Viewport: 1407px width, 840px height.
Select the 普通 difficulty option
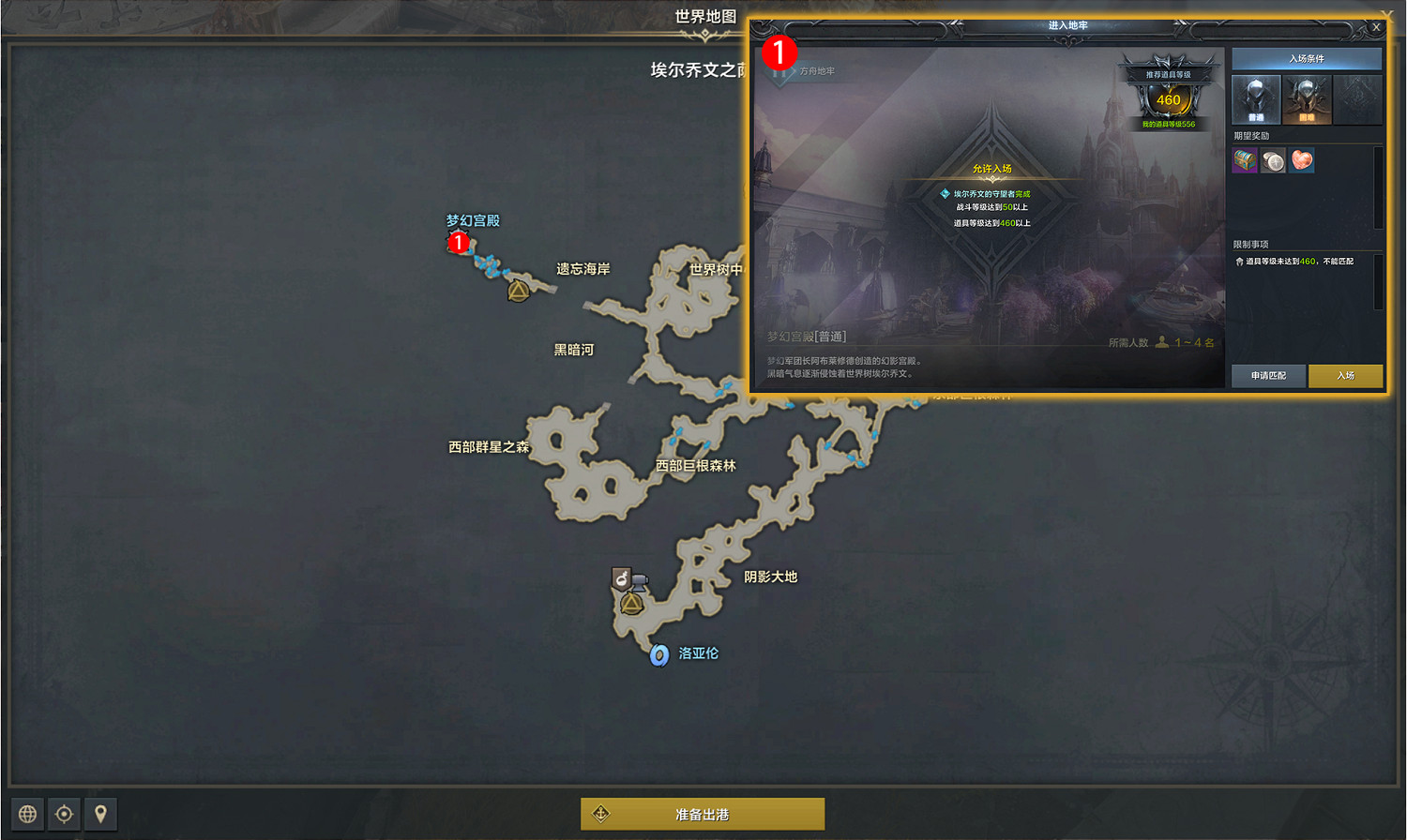click(1256, 98)
